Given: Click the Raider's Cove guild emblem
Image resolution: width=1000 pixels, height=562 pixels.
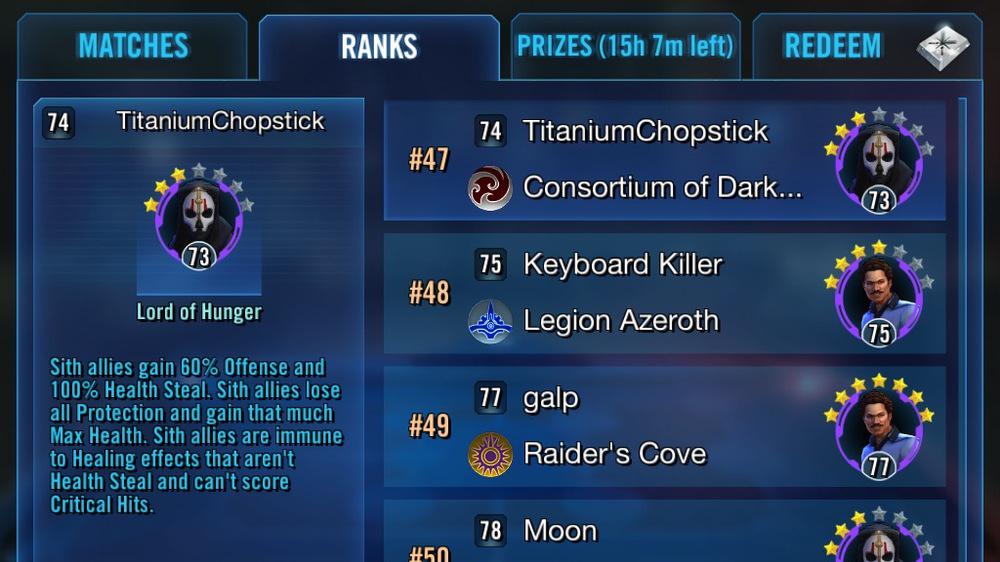Looking at the screenshot, I should tap(490, 454).
